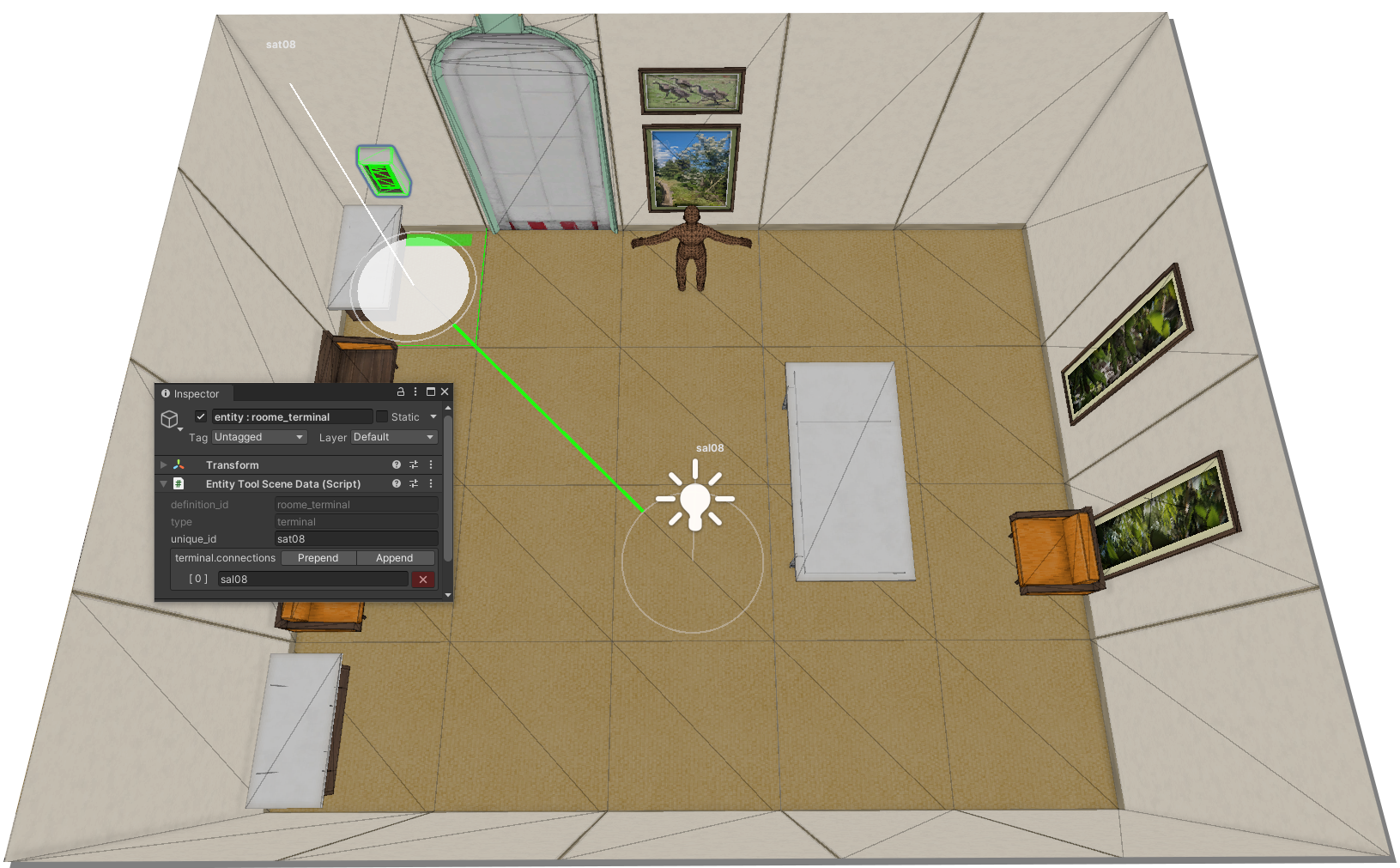The image size is (1400, 868).
Task: Open the Inspector three-dot options menu
Action: click(x=415, y=391)
